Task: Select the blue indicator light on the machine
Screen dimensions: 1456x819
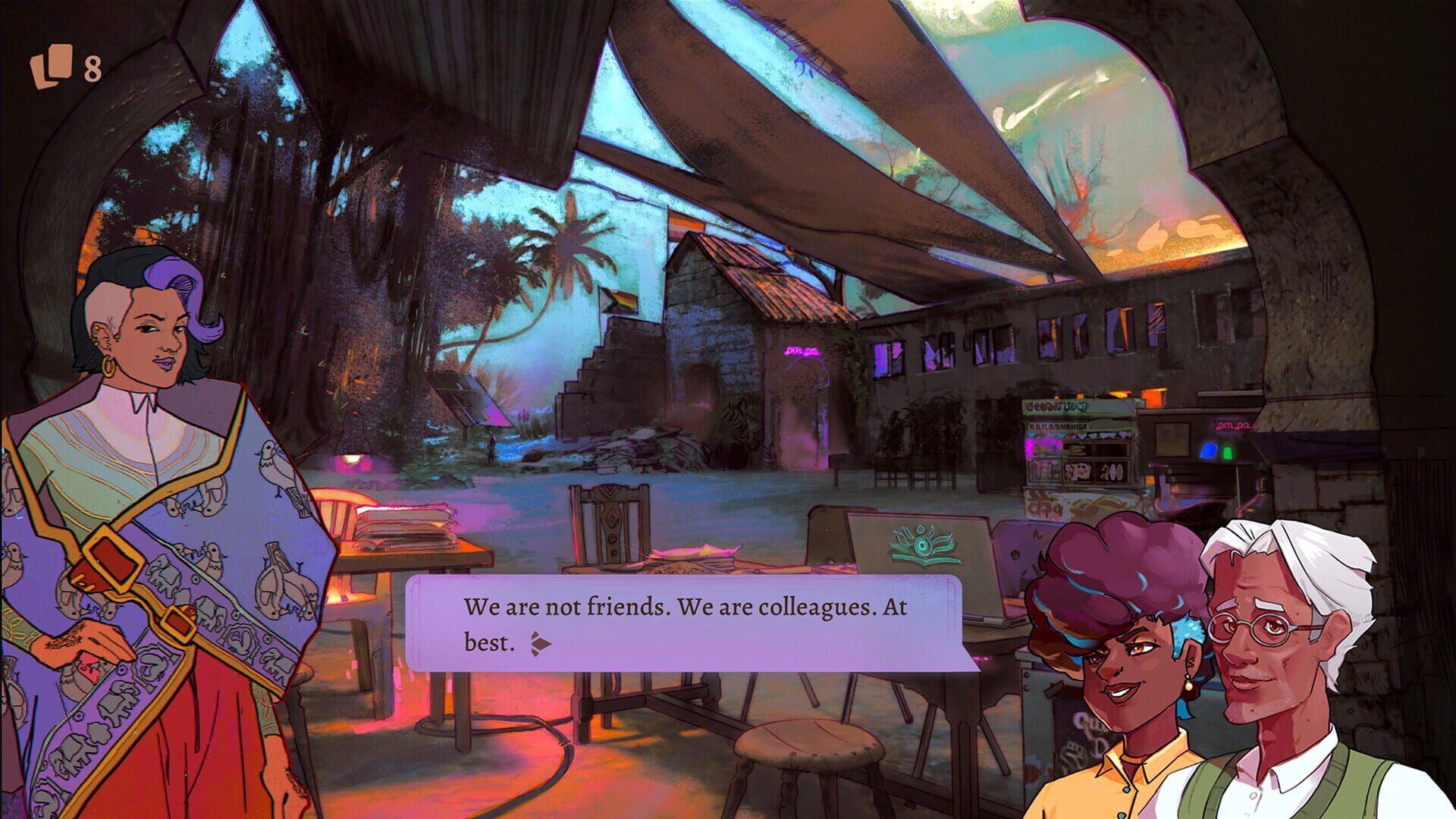Action: tap(1210, 451)
